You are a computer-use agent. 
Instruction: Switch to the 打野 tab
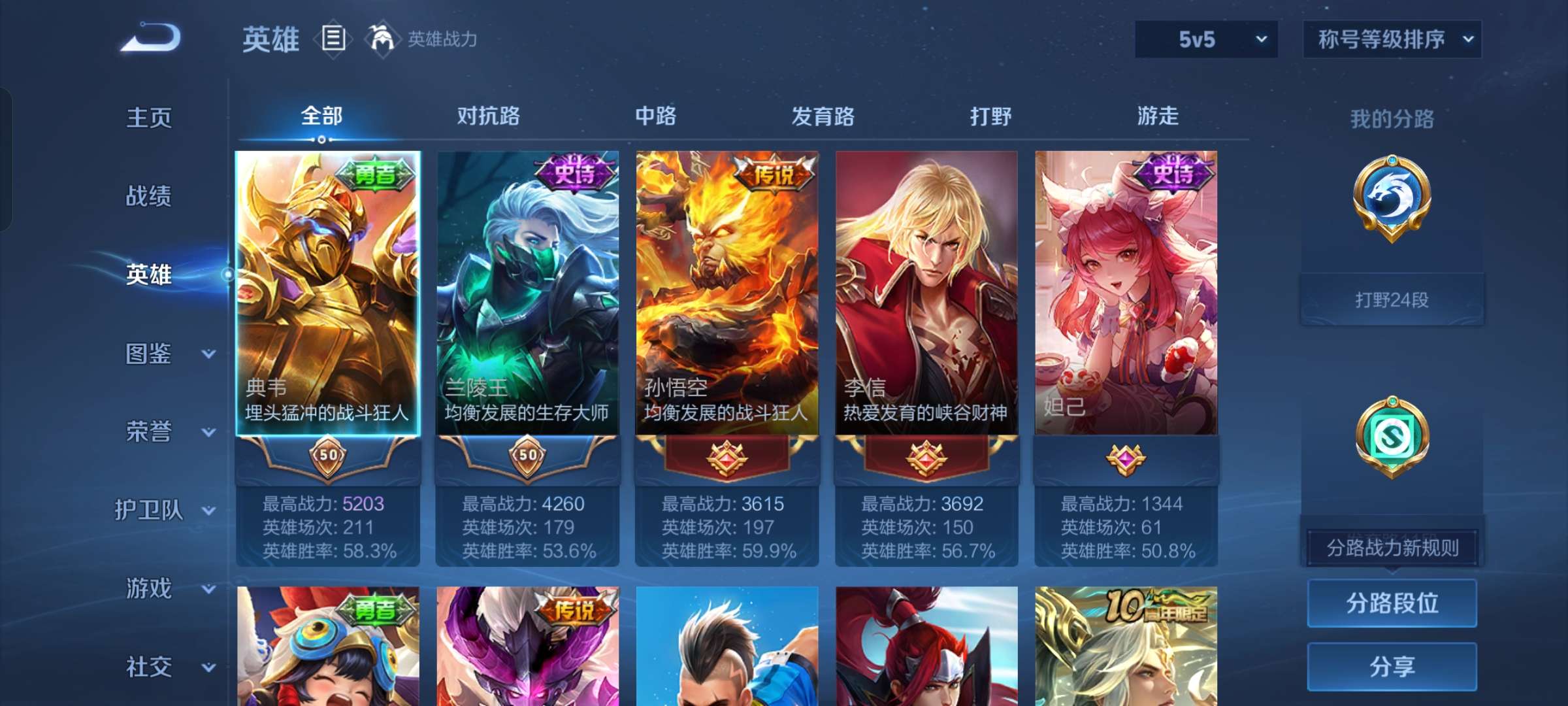990,116
